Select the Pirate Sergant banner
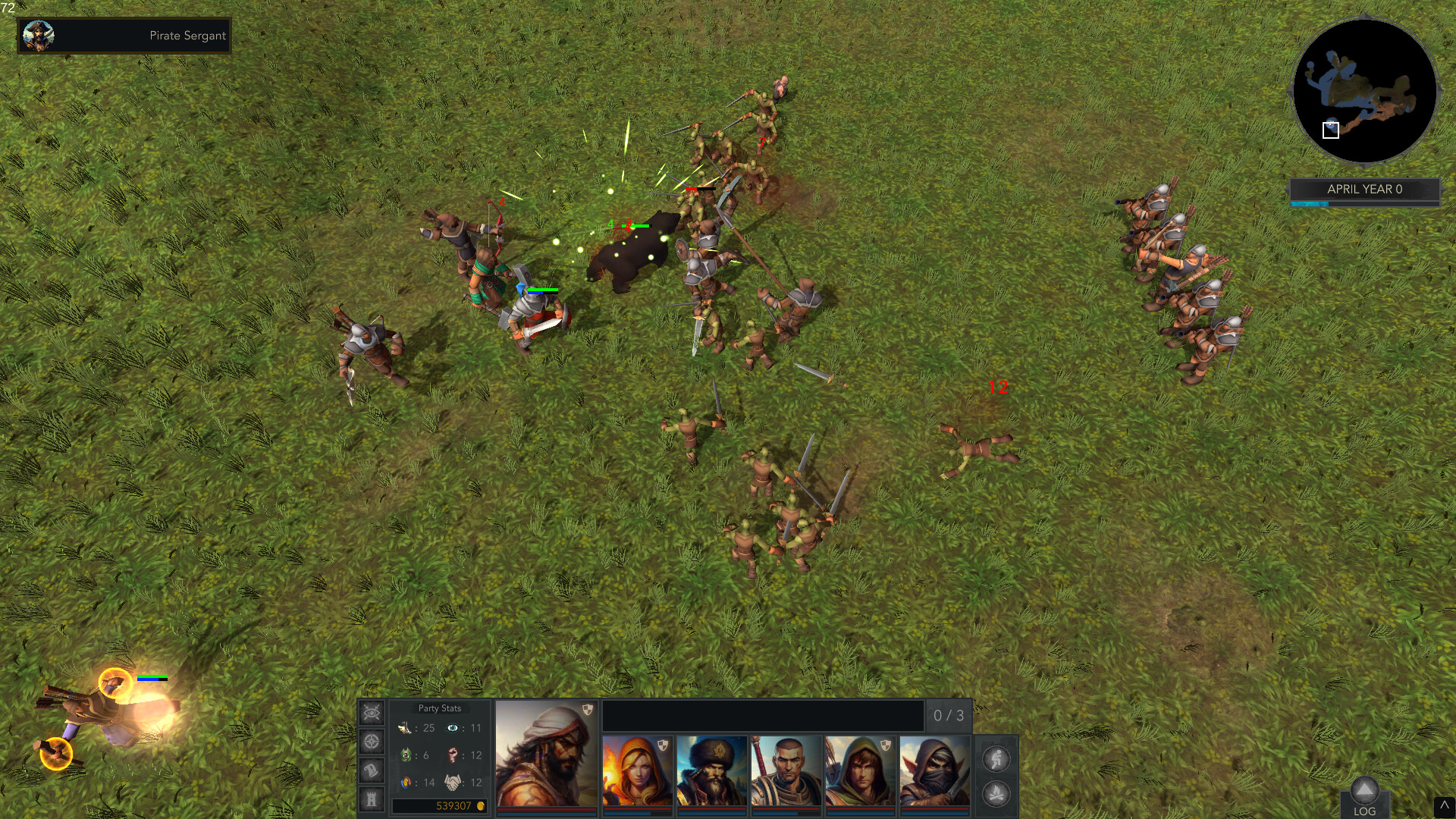The image size is (1456, 819). 124,36
